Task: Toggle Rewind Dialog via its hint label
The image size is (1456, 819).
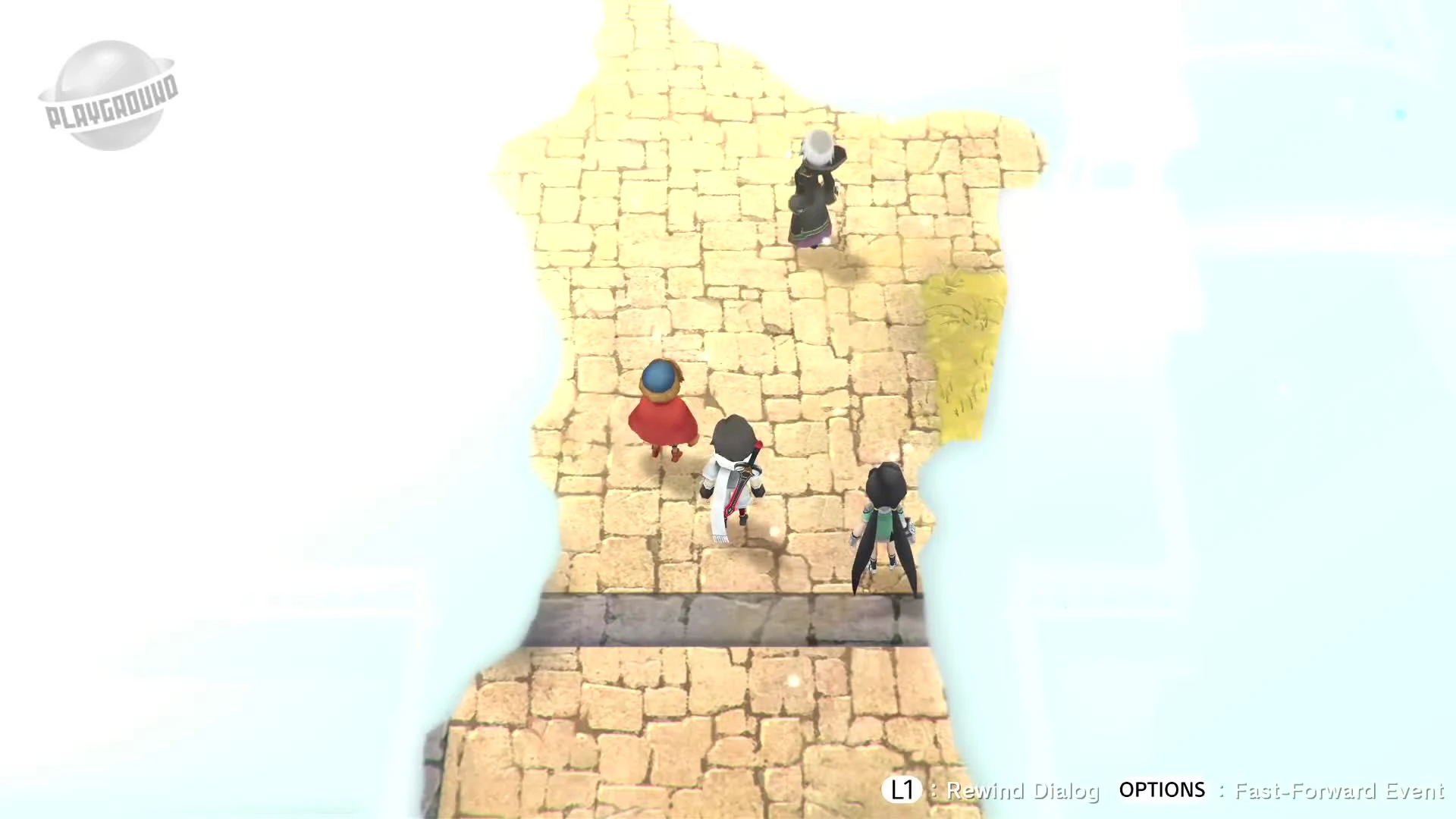Action: click(x=1024, y=792)
